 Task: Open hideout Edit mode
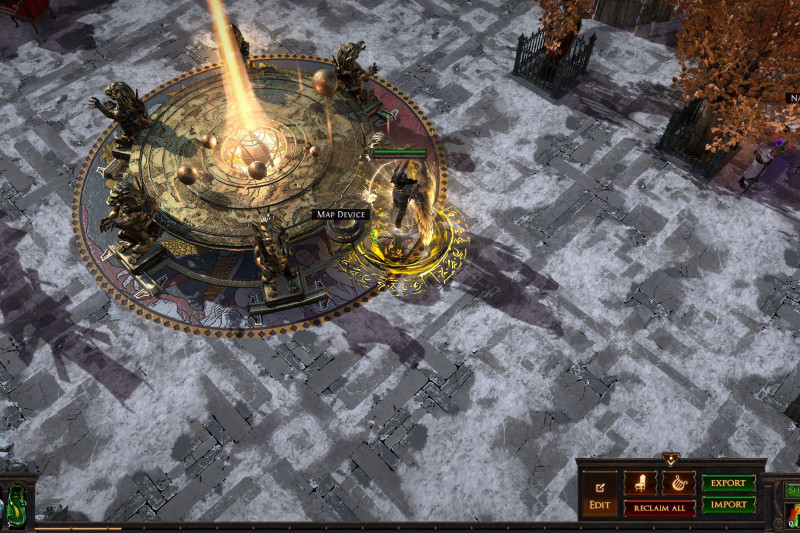point(600,494)
